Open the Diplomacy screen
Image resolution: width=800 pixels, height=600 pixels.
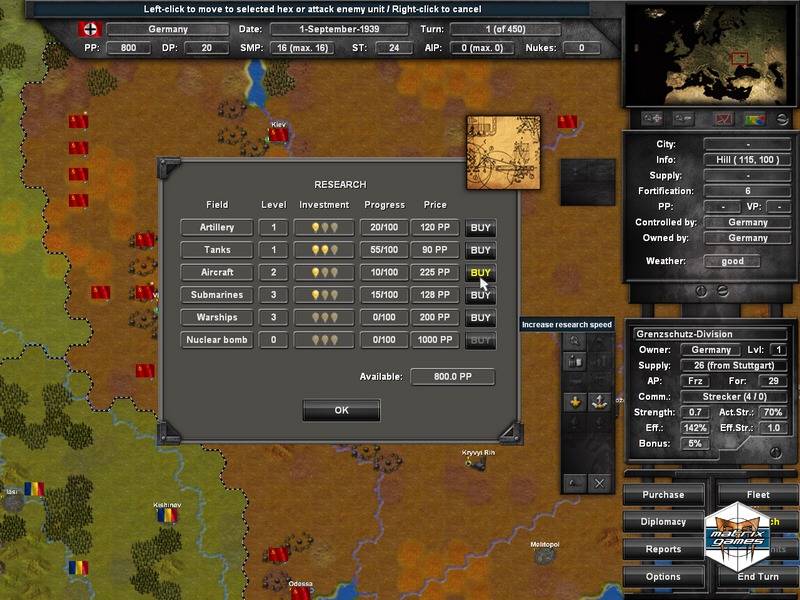click(663, 522)
